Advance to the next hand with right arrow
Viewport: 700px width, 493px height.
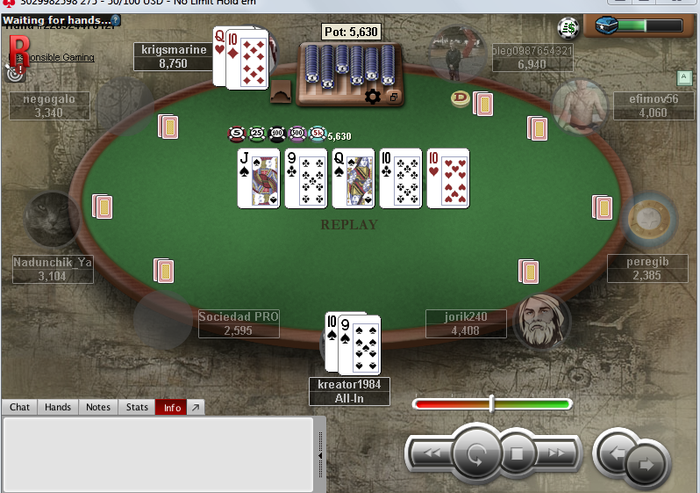tap(646, 463)
